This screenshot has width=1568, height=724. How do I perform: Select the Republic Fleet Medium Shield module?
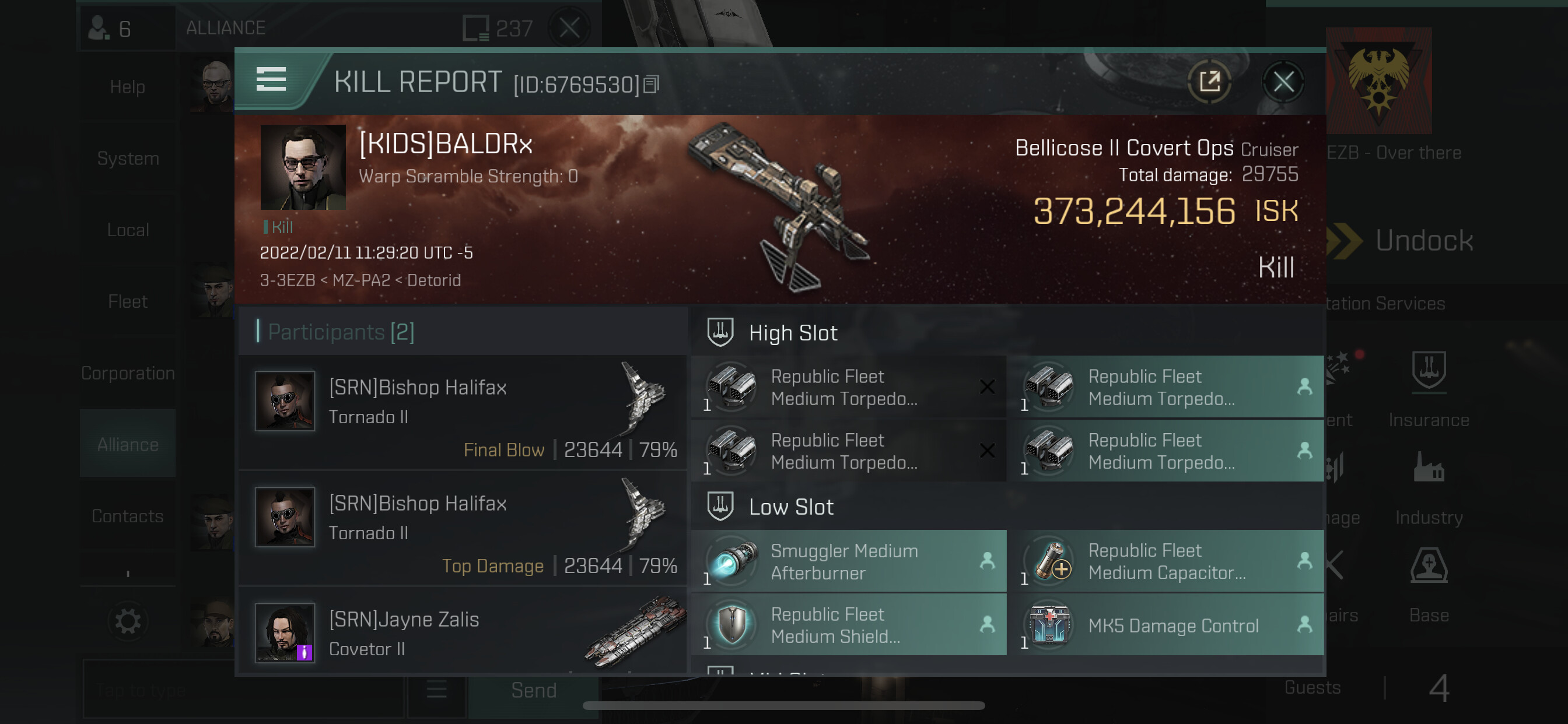click(x=849, y=625)
